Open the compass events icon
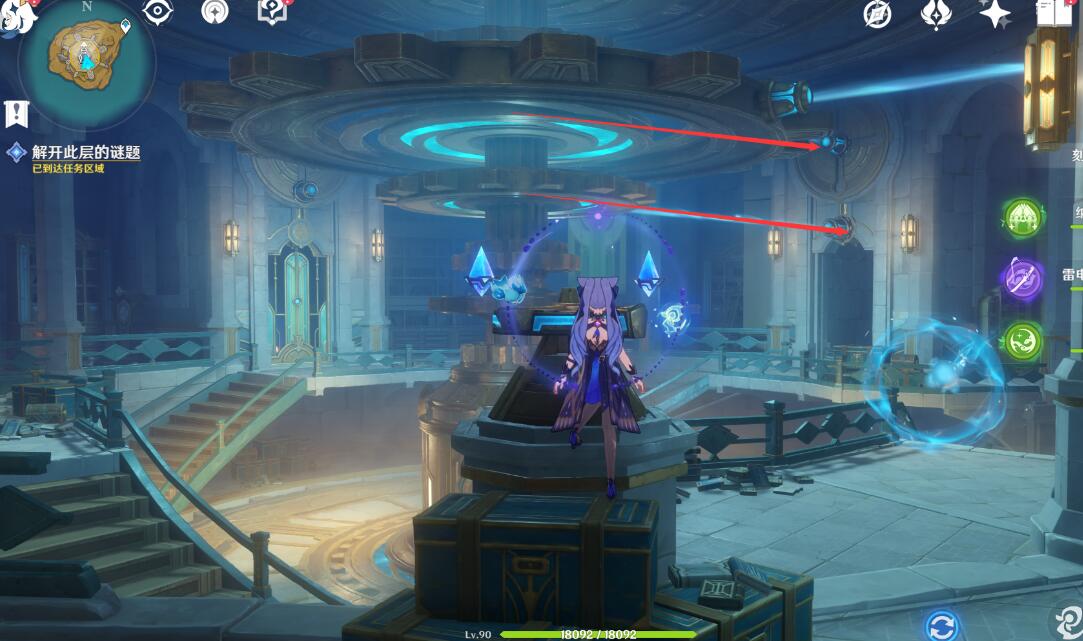The image size is (1083, 641). tap(878, 14)
